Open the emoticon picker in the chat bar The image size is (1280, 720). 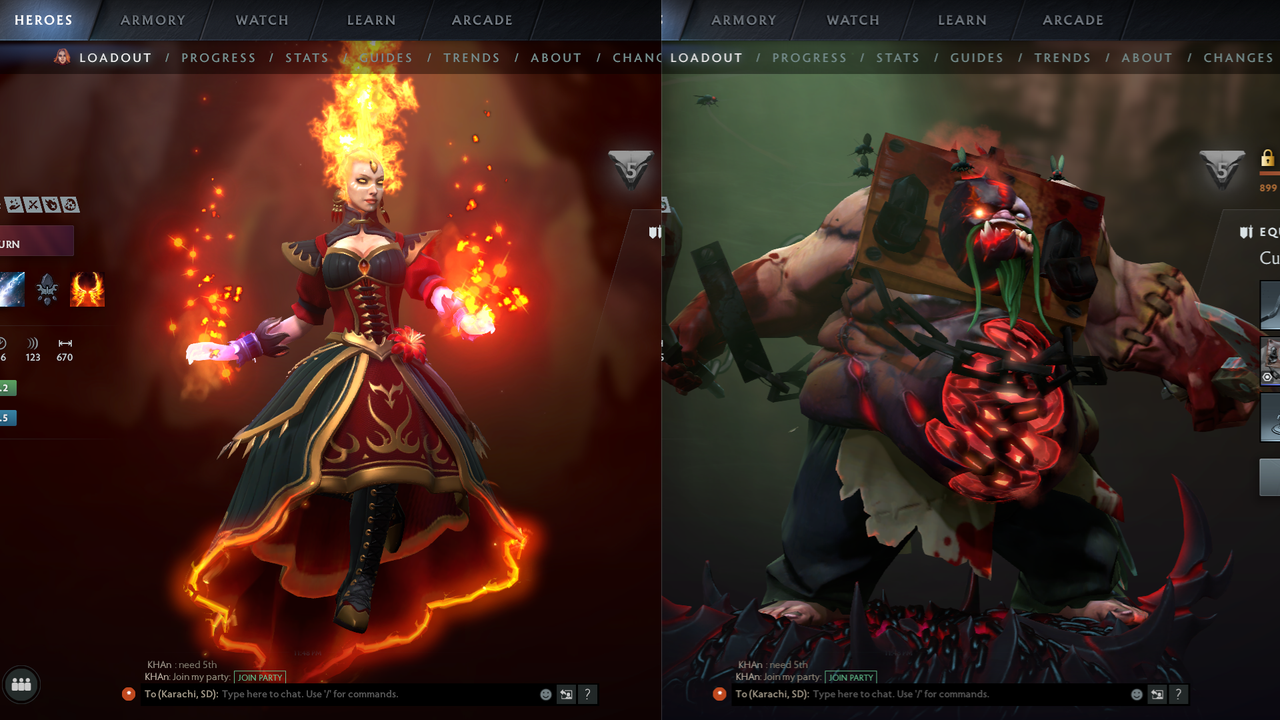(x=545, y=693)
